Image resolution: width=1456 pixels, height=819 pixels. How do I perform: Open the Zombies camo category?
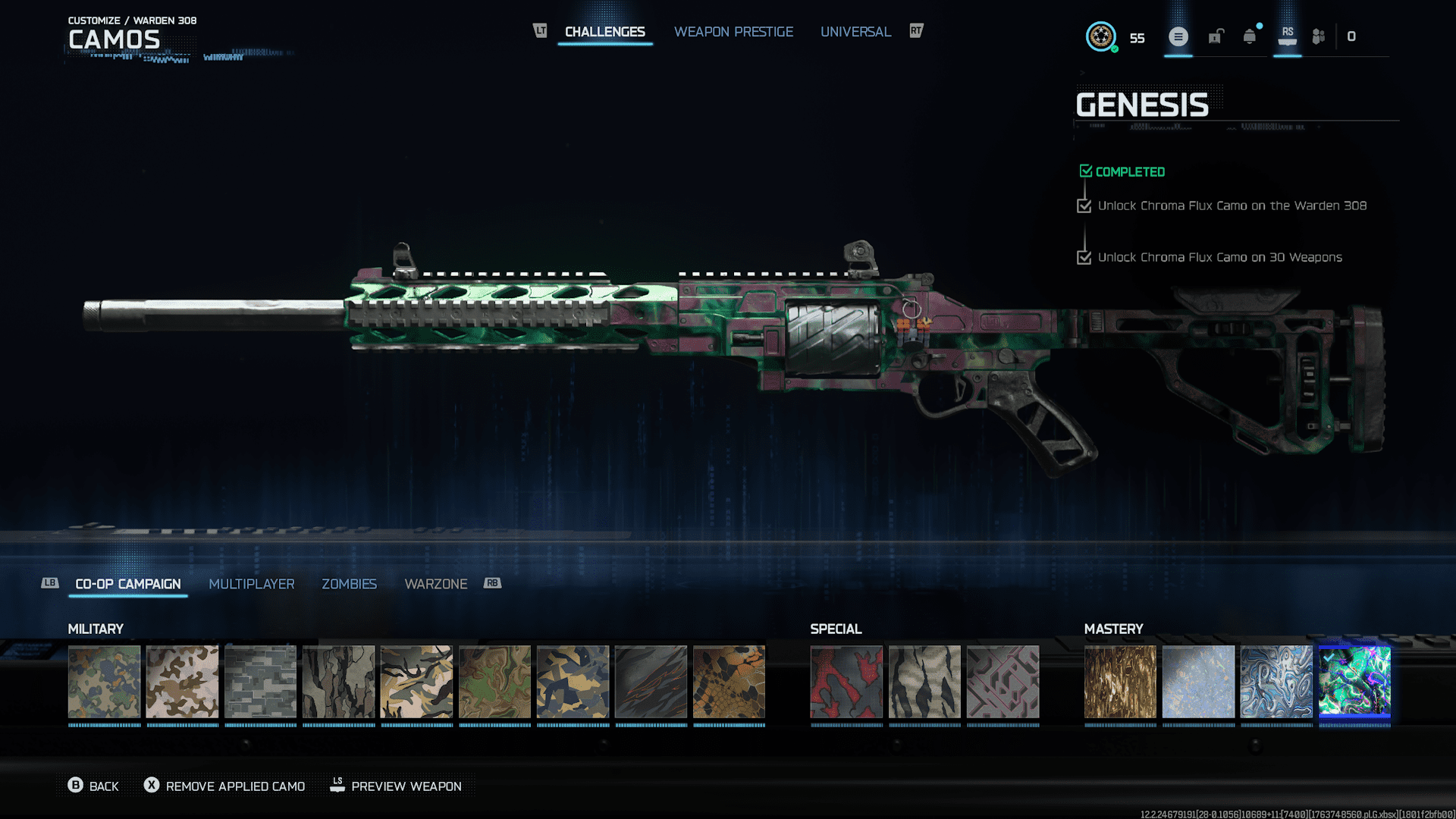tap(349, 584)
